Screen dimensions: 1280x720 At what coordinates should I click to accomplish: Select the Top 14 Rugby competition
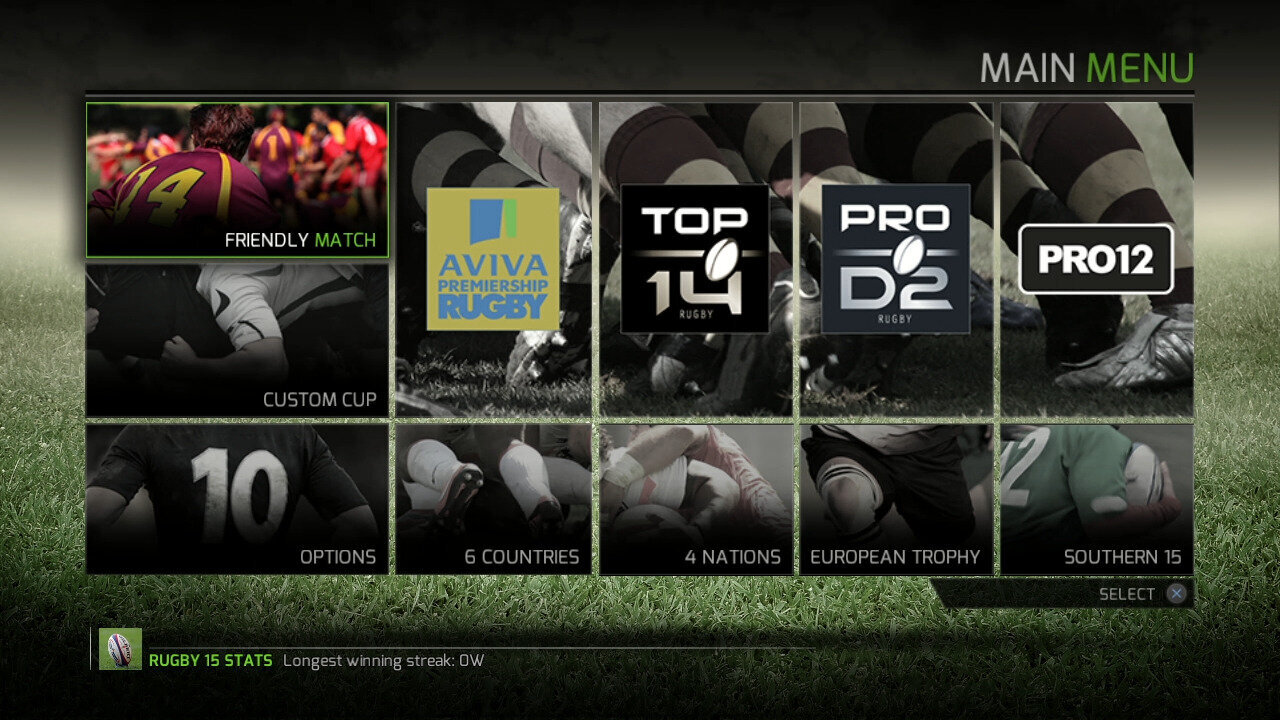[695, 259]
